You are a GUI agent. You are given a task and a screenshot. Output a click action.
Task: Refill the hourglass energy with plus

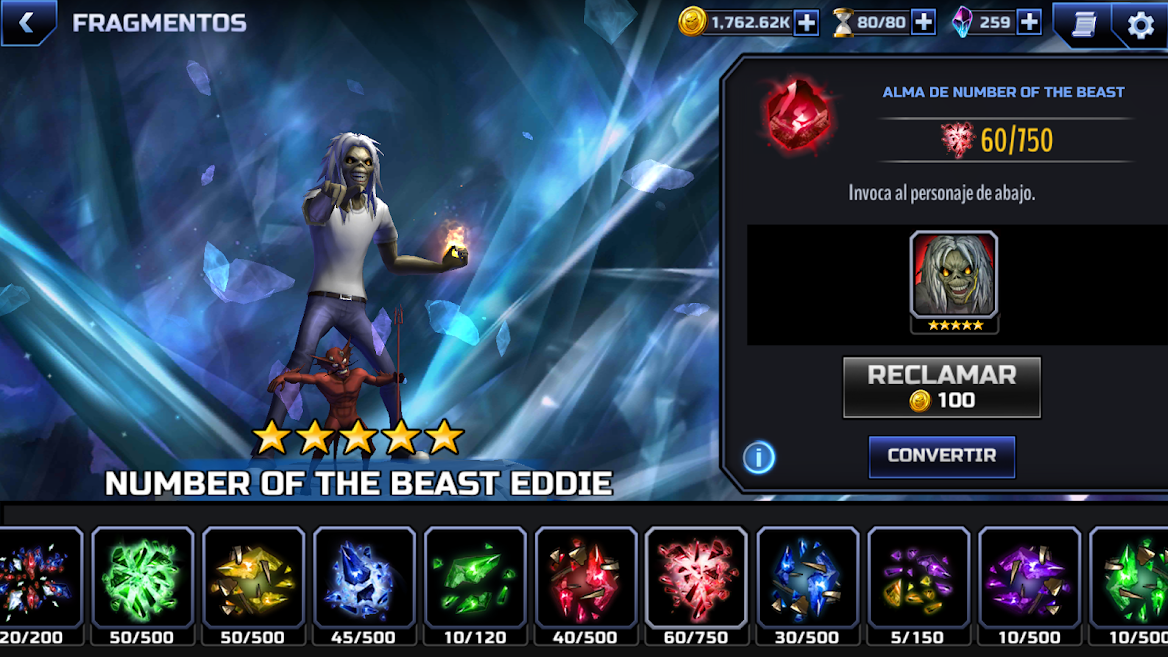click(923, 22)
